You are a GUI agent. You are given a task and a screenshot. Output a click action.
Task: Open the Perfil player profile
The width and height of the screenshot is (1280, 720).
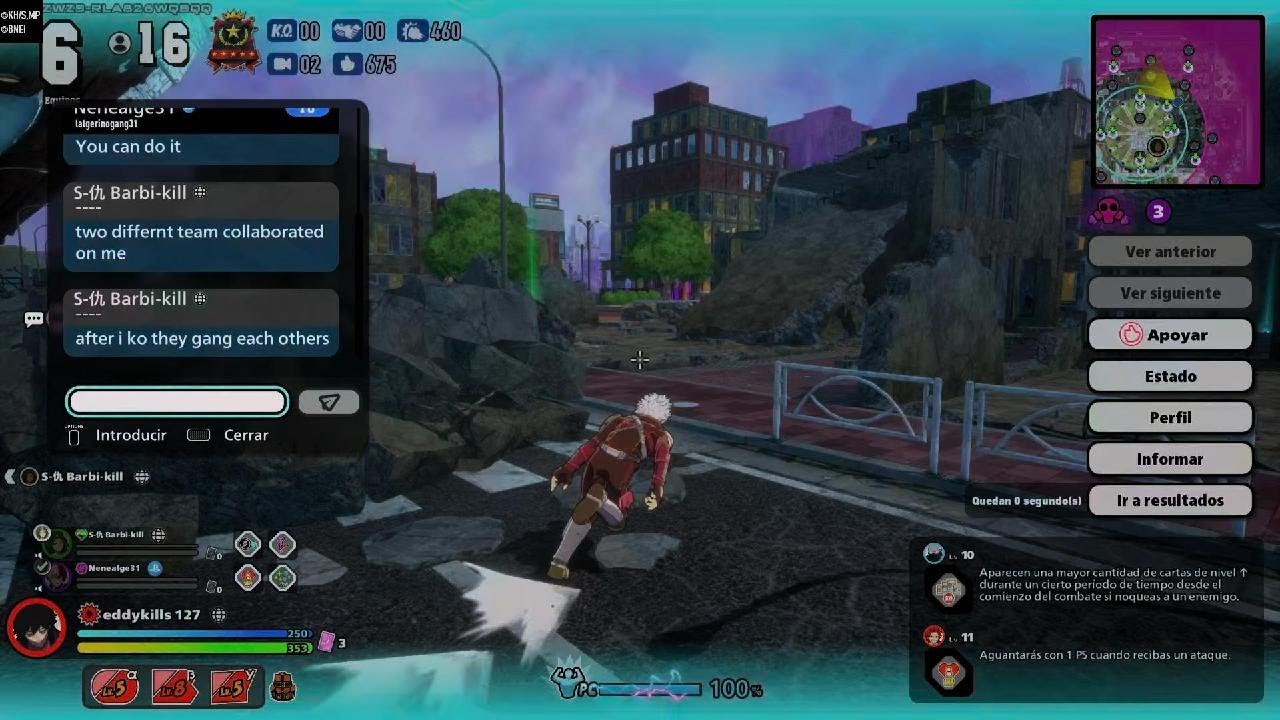[1170, 418]
